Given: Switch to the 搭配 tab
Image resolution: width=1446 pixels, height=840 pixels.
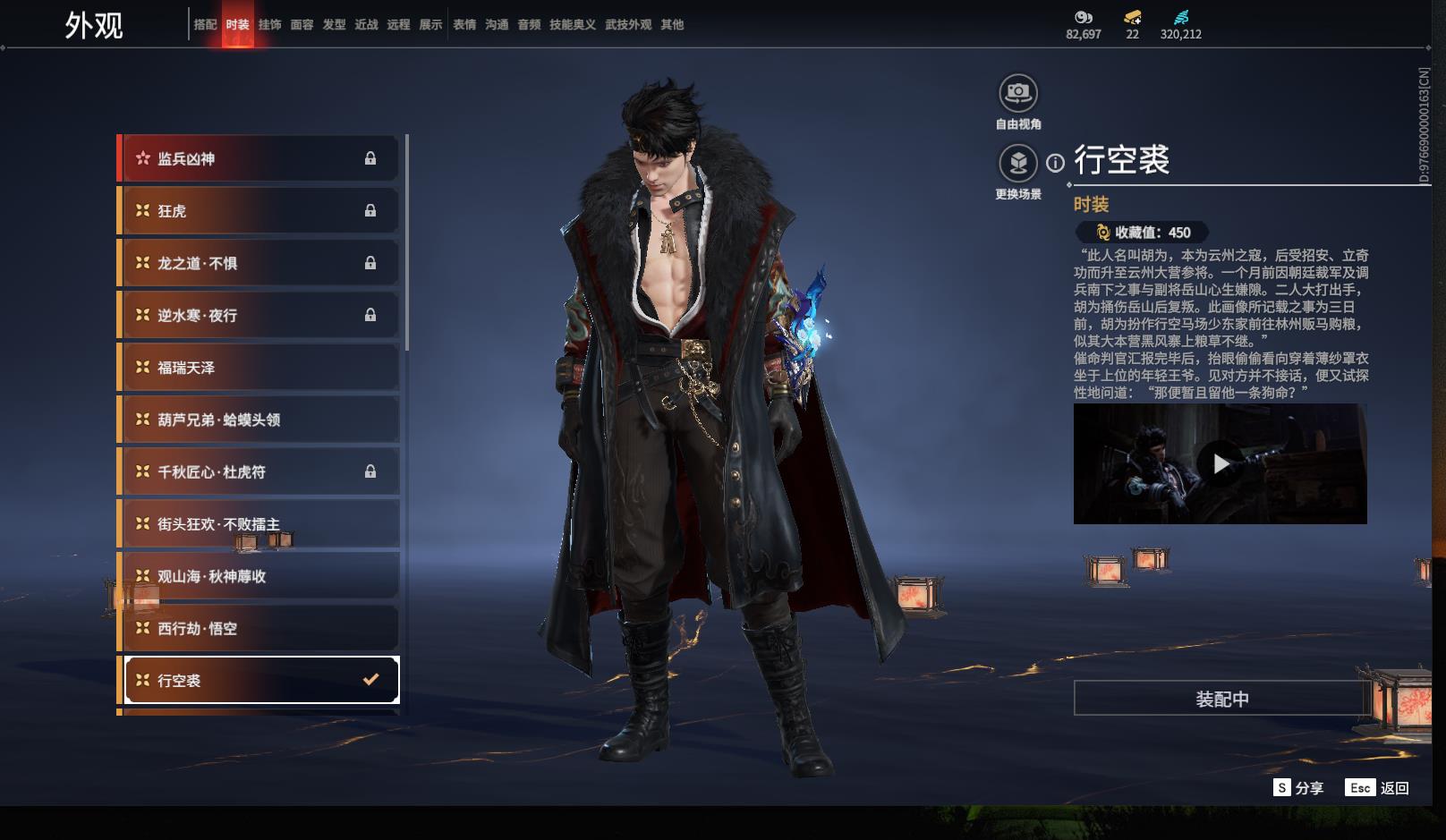Looking at the screenshot, I should pyautogui.click(x=205, y=25).
